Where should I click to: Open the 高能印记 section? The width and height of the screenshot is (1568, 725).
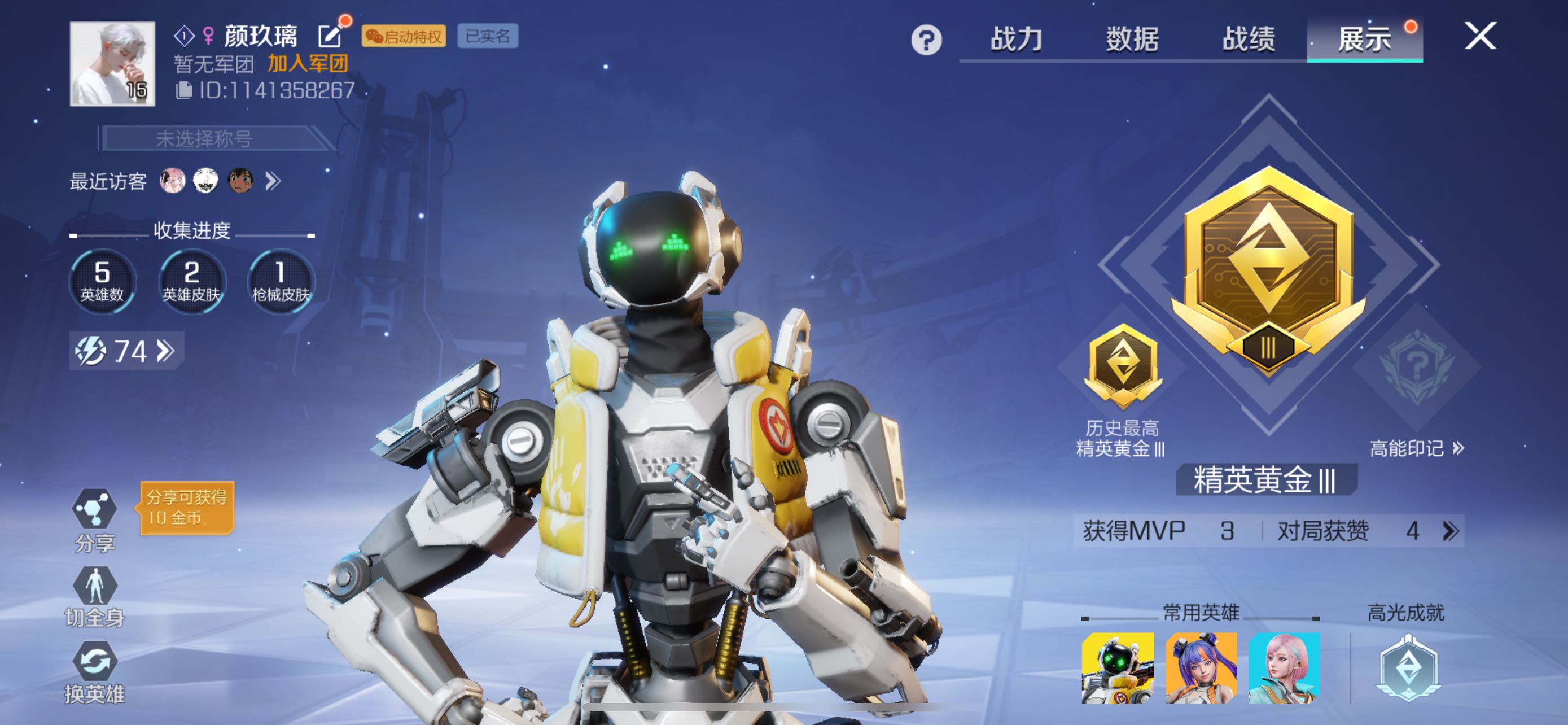coord(1416,449)
